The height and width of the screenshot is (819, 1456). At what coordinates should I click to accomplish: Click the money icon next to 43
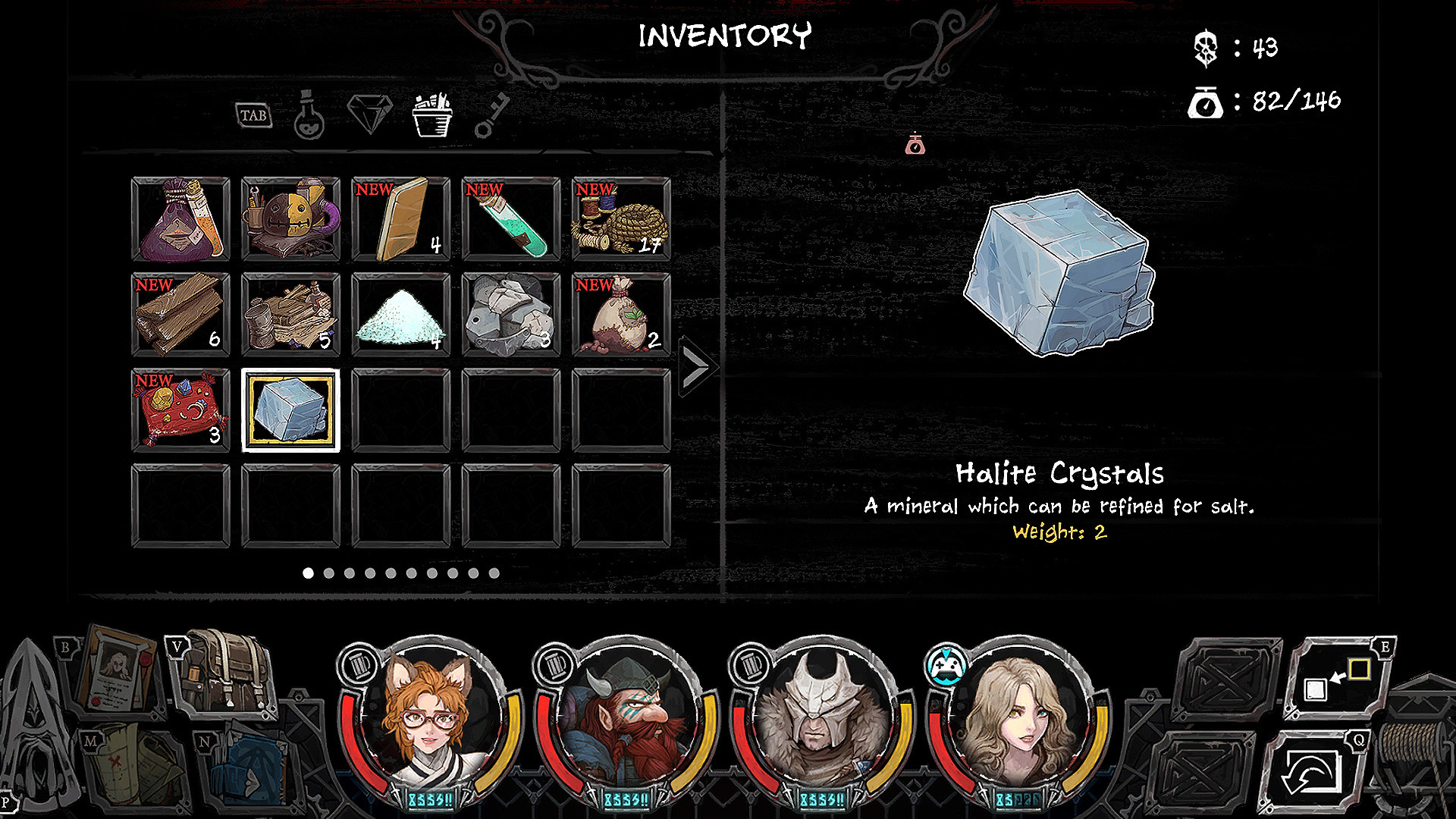pos(1207,49)
